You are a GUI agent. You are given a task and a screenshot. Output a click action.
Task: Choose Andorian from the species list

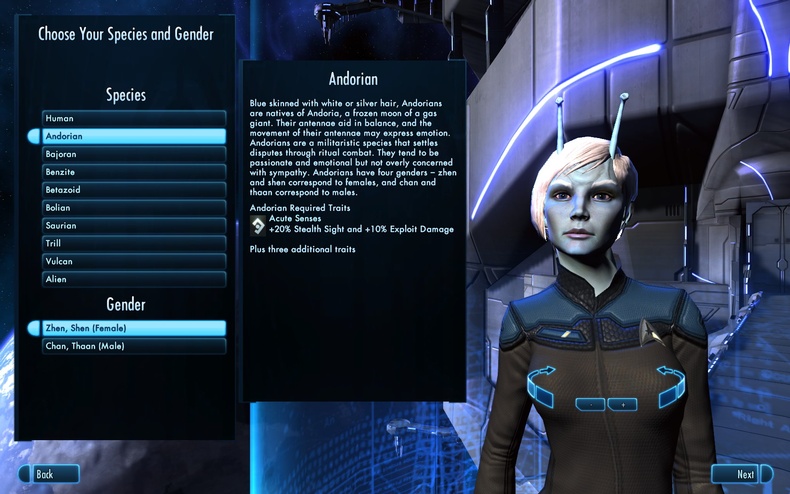click(x=133, y=136)
